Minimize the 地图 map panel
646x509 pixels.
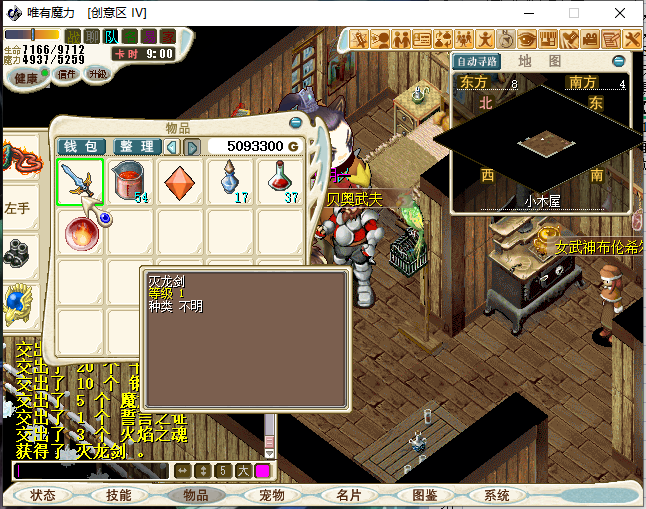(619, 61)
